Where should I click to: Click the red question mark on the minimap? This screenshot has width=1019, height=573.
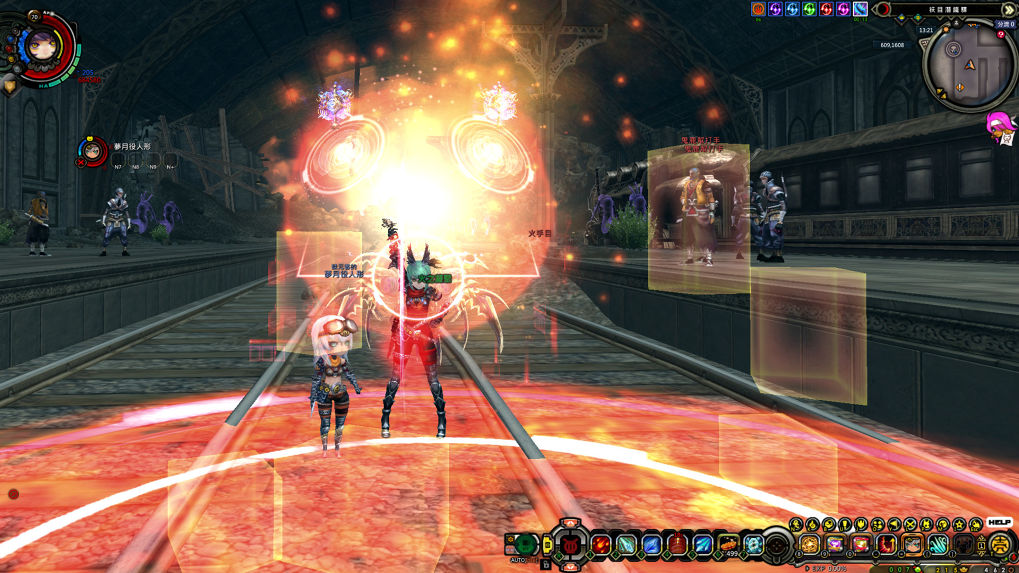click(x=1000, y=35)
